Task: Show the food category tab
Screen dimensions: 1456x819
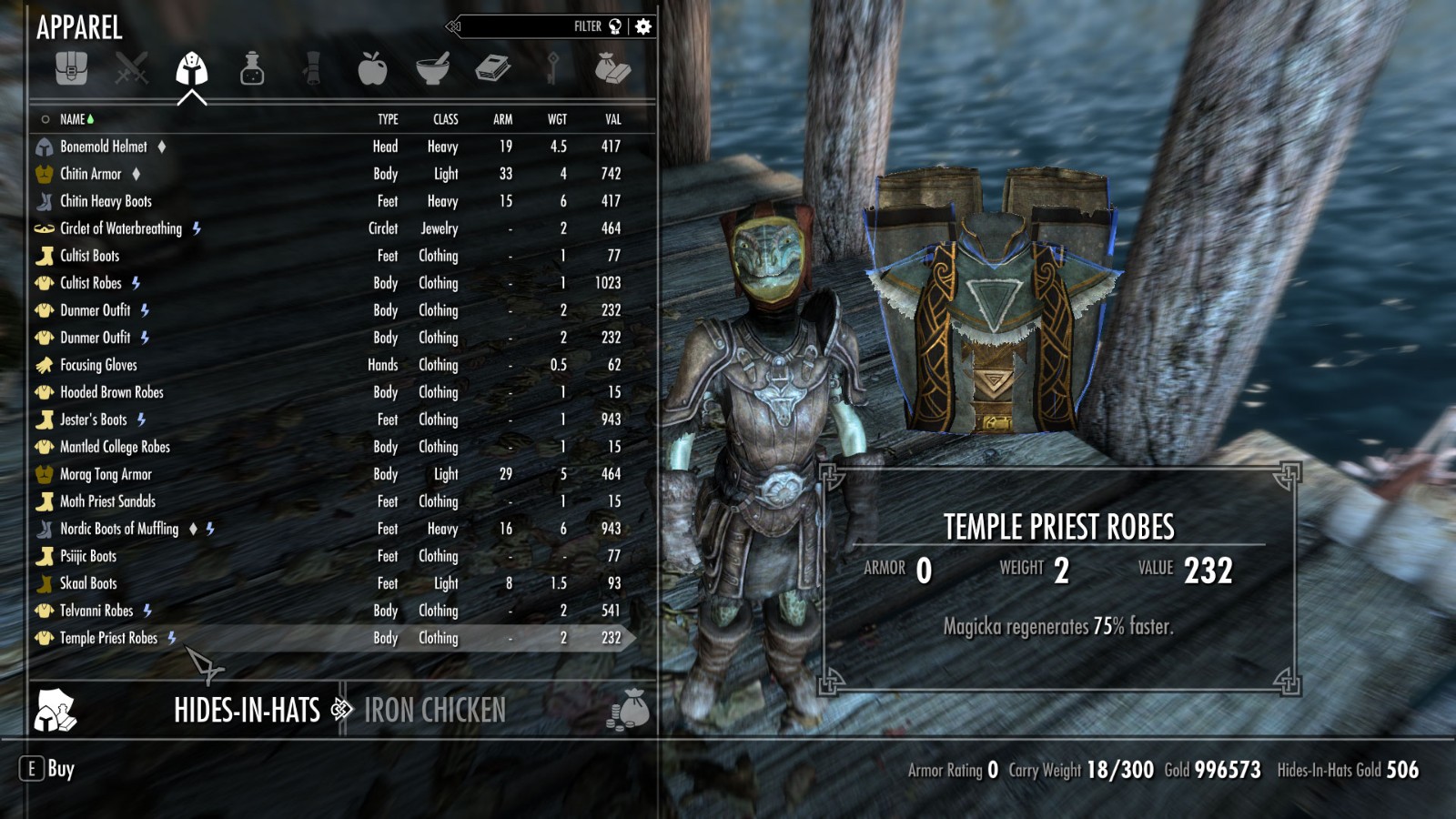Action: pos(372,68)
